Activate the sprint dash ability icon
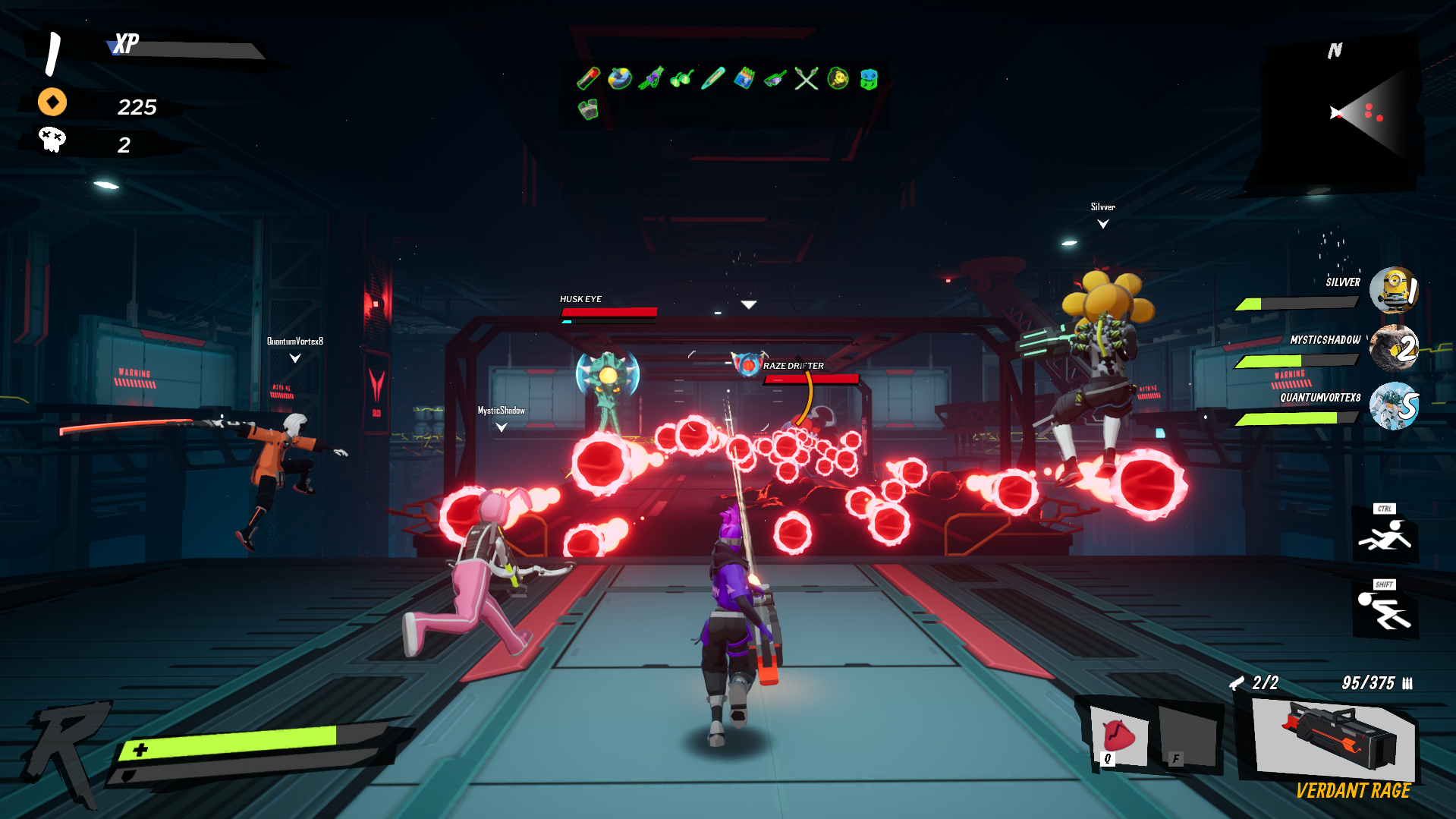The width and height of the screenshot is (1456, 819). coord(1385,611)
